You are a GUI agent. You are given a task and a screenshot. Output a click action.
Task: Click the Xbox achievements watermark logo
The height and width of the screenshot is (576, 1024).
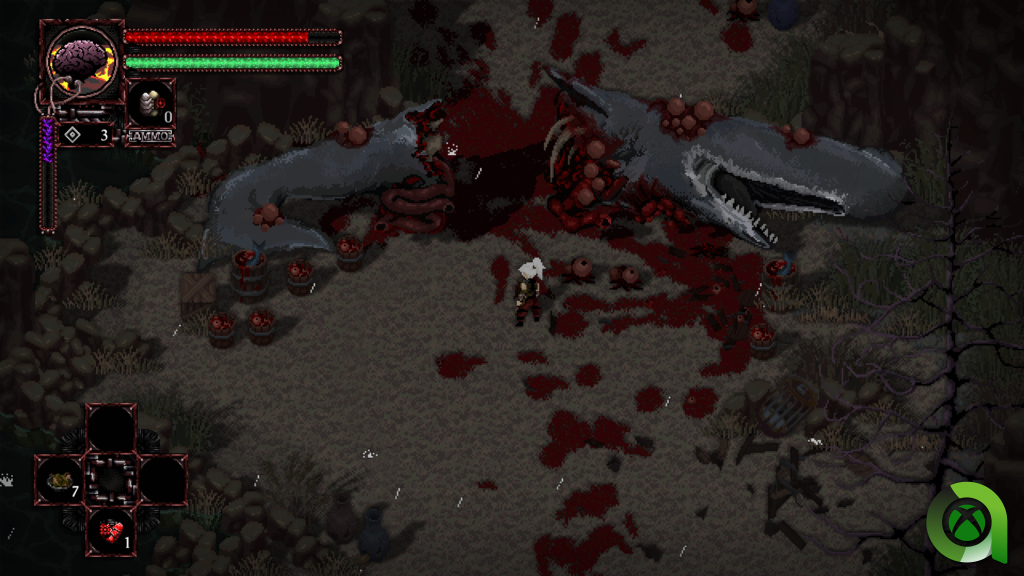[x=967, y=523]
